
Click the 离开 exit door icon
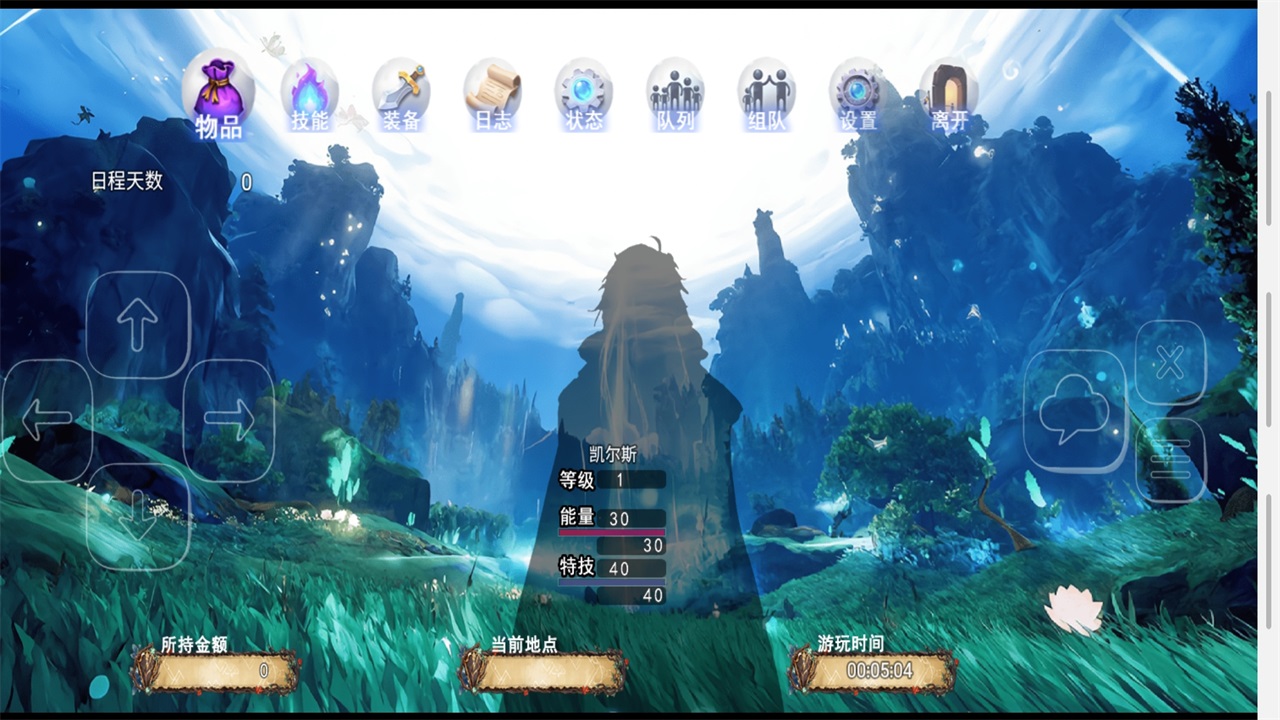(949, 94)
